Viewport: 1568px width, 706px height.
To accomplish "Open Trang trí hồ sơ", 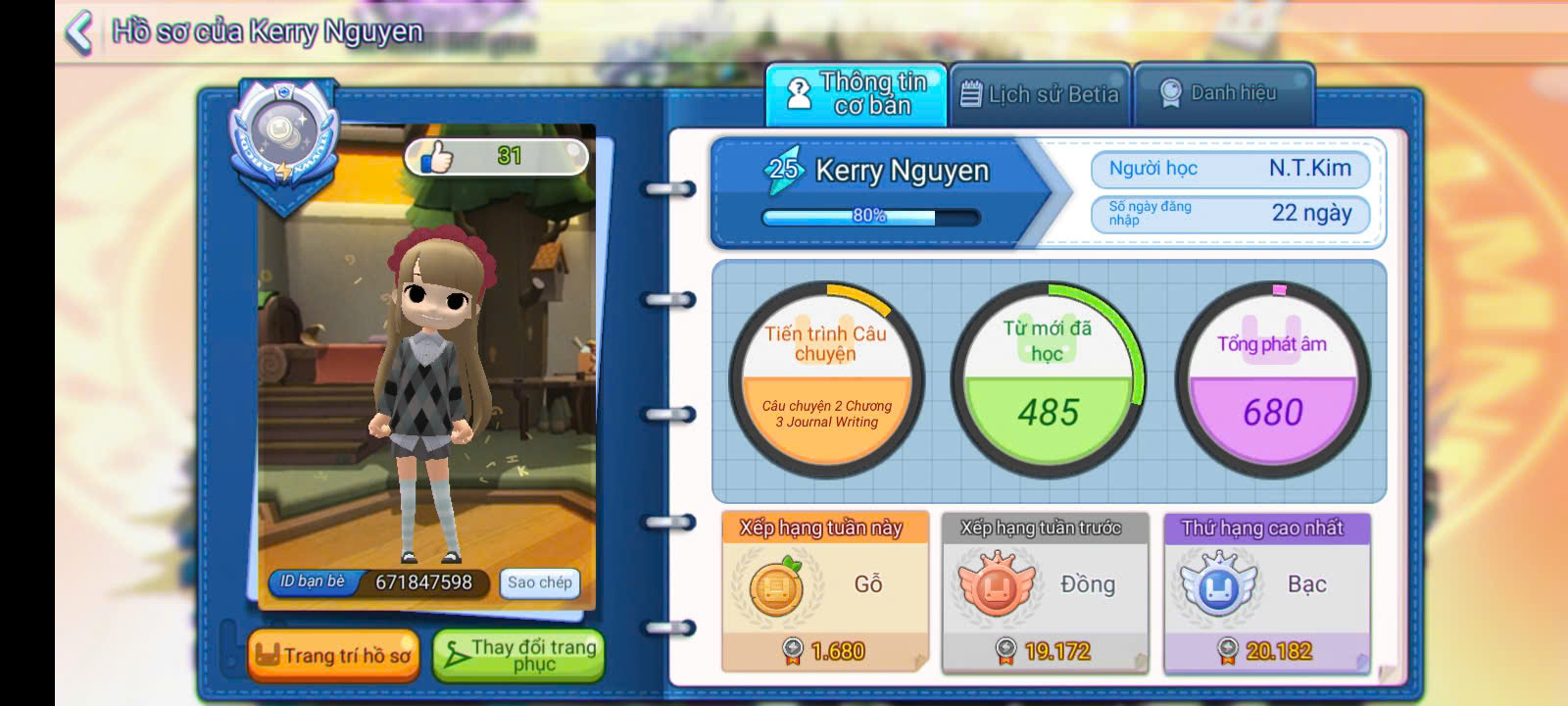I will pos(333,655).
